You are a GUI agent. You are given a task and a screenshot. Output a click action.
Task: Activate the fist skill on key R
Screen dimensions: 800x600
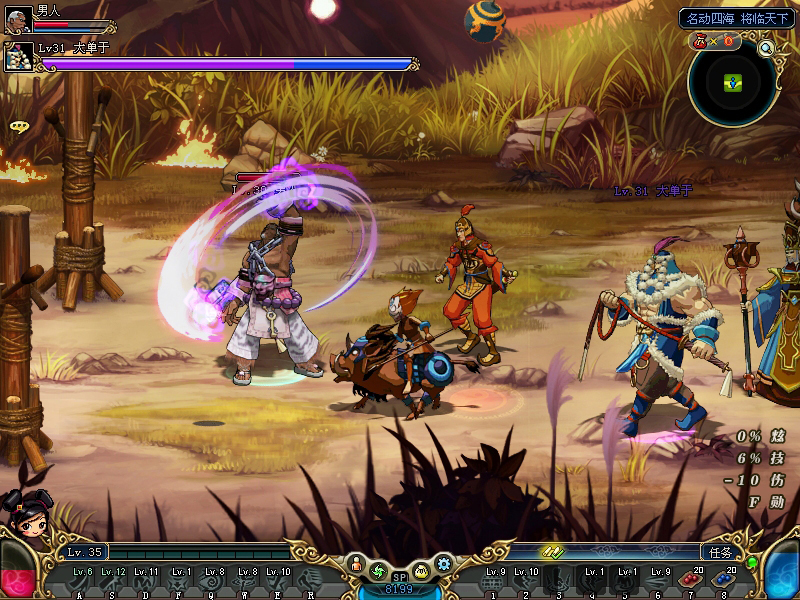[x=311, y=580]
